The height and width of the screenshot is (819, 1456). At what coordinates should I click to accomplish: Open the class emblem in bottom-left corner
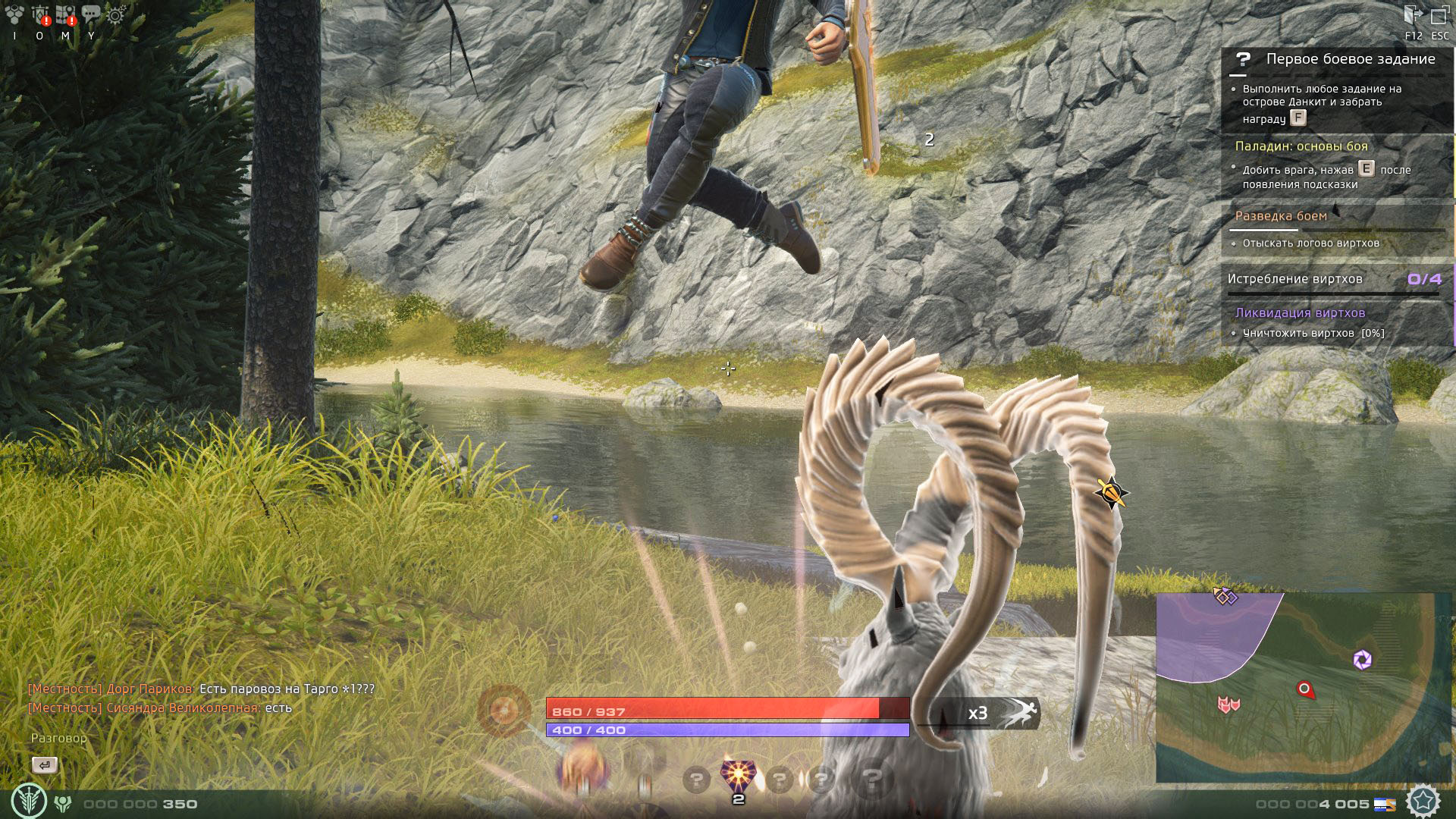tap(29, 801)
